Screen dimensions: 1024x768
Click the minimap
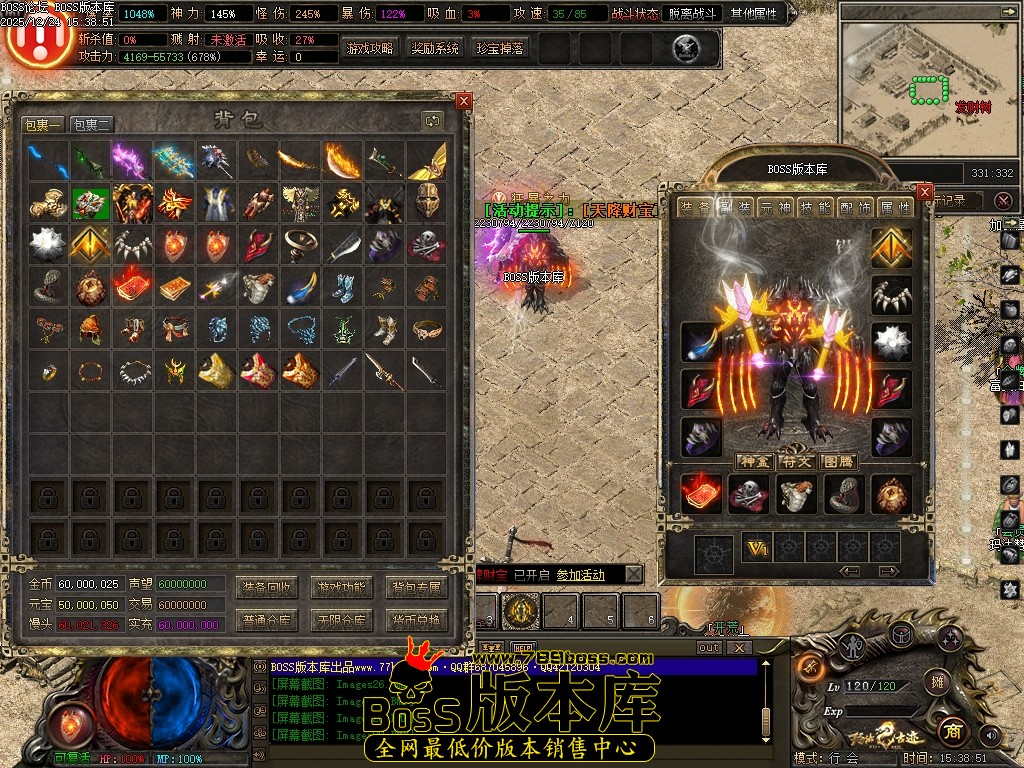click(x=928, y=85)
